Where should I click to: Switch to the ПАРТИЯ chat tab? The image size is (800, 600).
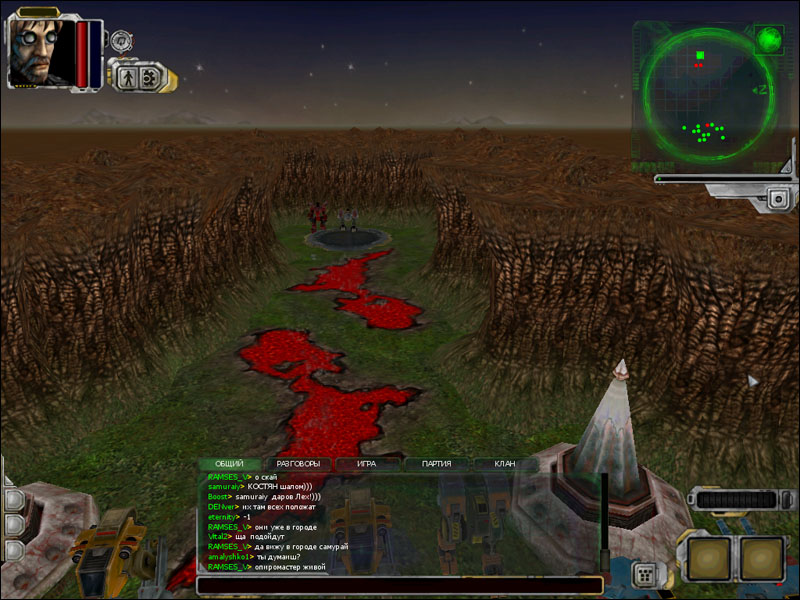point(435,464)
